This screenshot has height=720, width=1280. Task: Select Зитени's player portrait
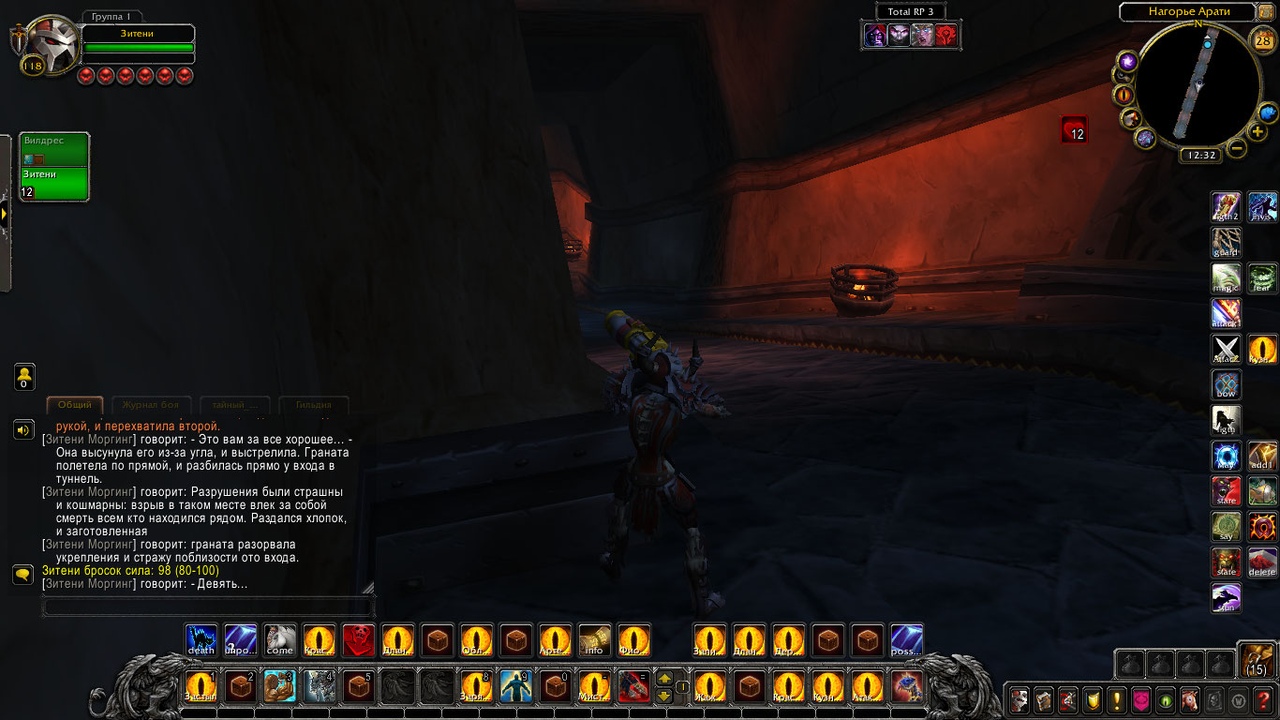coord(51,46)
